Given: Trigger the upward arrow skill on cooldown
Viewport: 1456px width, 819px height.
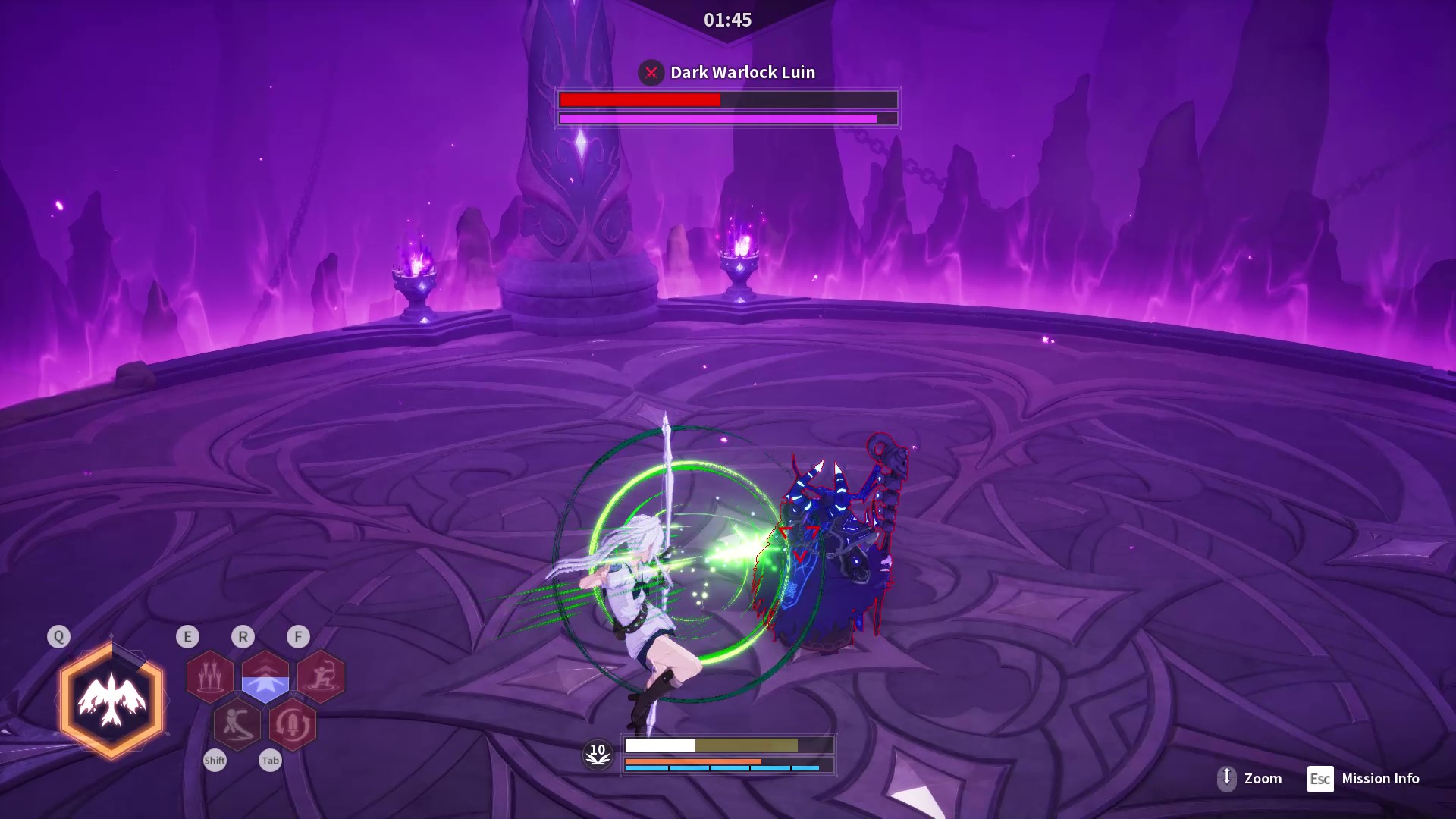Looking at the screenshot, I should pyautogui.click(x=265, y=676).
